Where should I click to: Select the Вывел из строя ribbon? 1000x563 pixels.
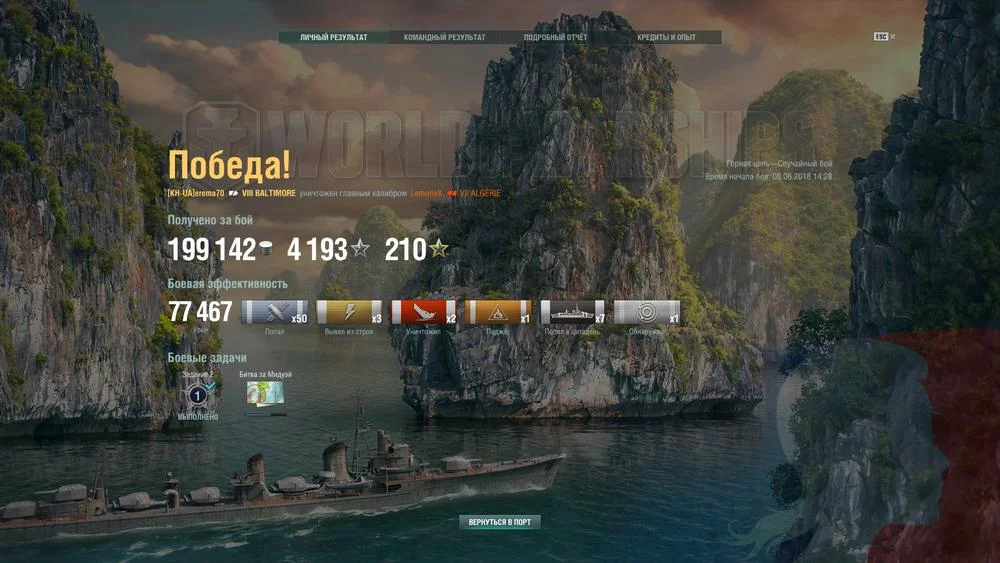349,312
